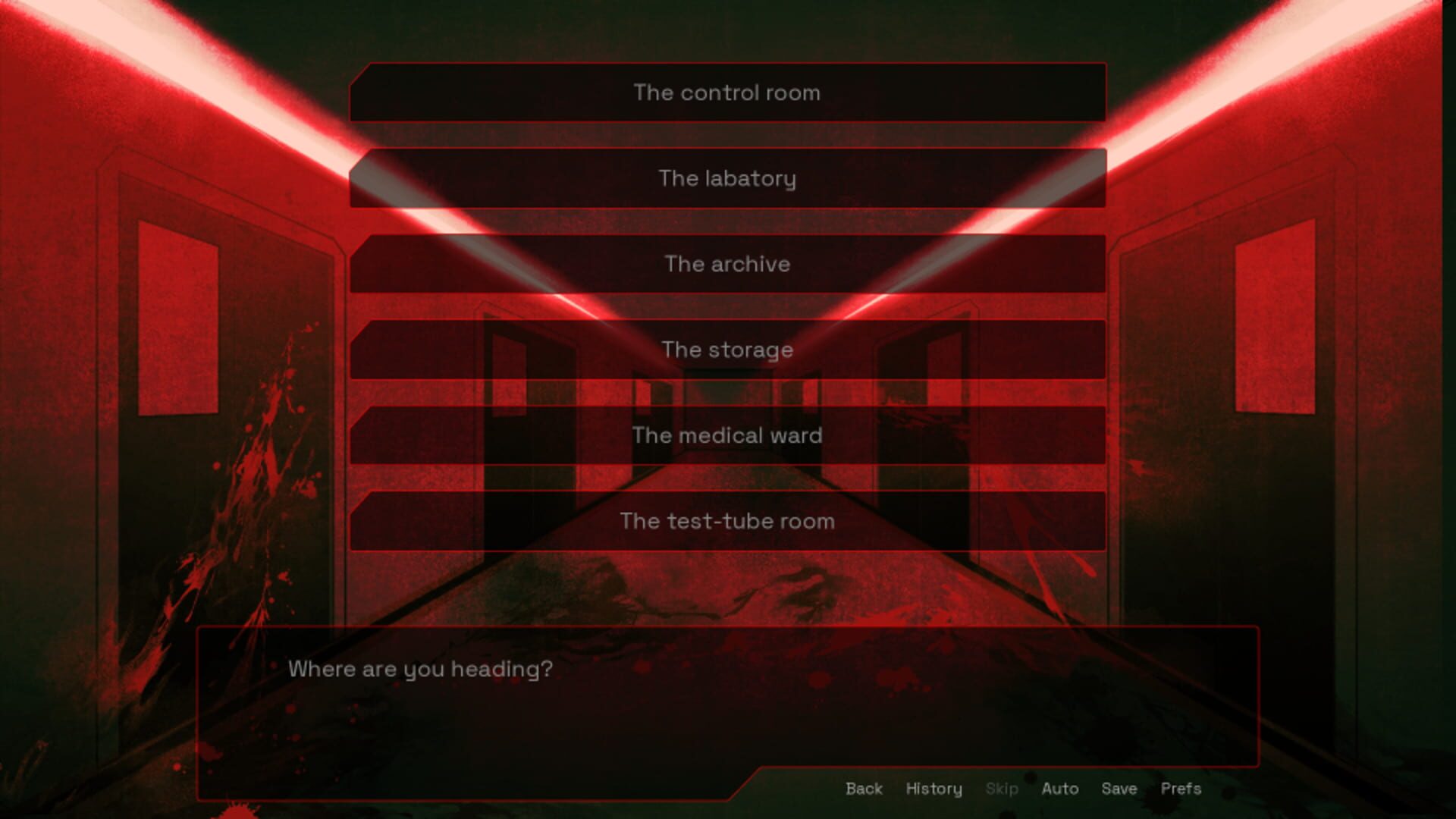Select the highlighted labatory choice button

click(x=728, y=178)
